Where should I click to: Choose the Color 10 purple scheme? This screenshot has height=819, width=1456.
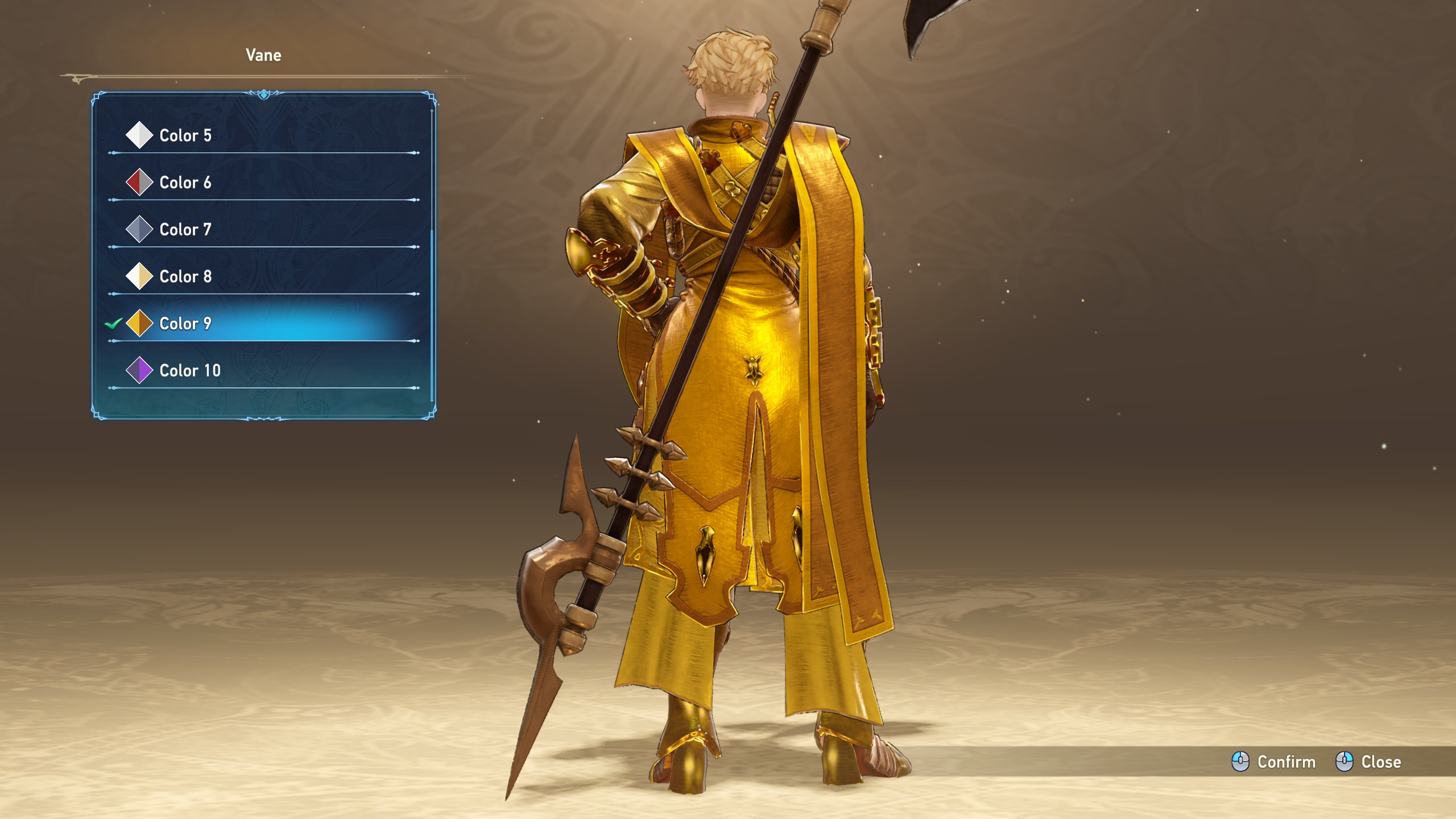point(190,371)
